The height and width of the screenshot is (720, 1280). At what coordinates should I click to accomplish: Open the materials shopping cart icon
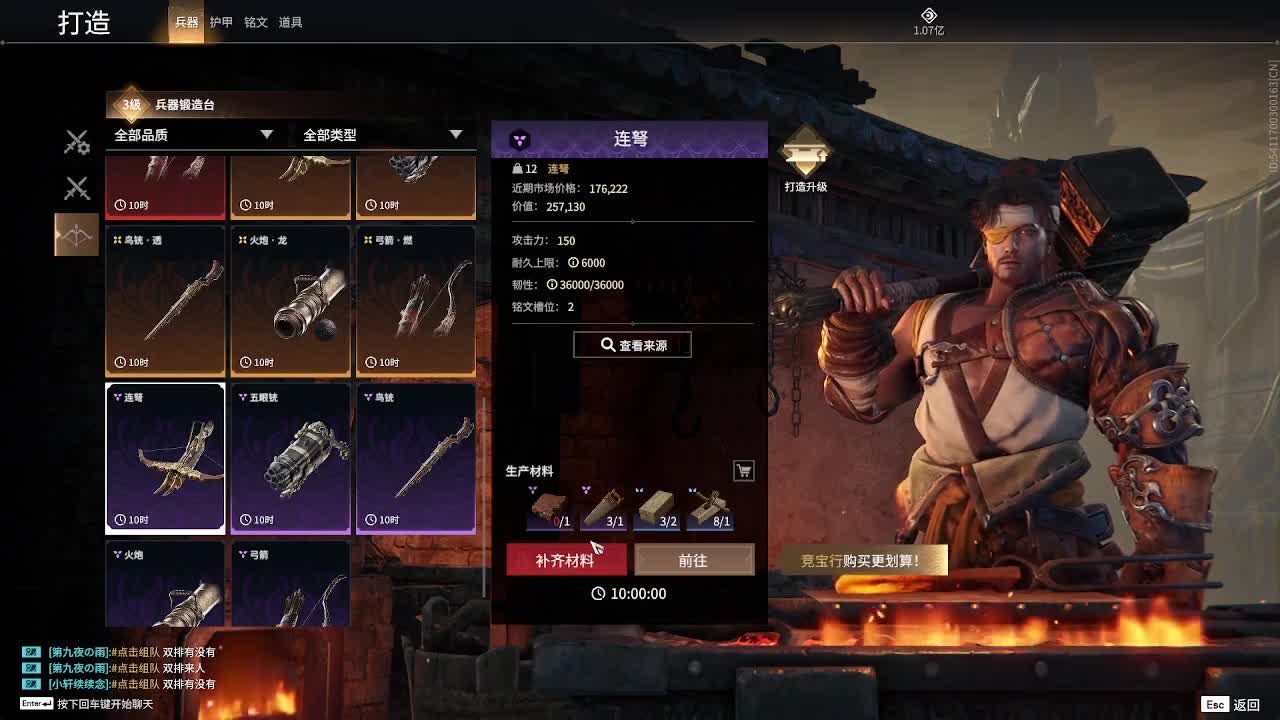pyautogui.click(x=744, y=471)
